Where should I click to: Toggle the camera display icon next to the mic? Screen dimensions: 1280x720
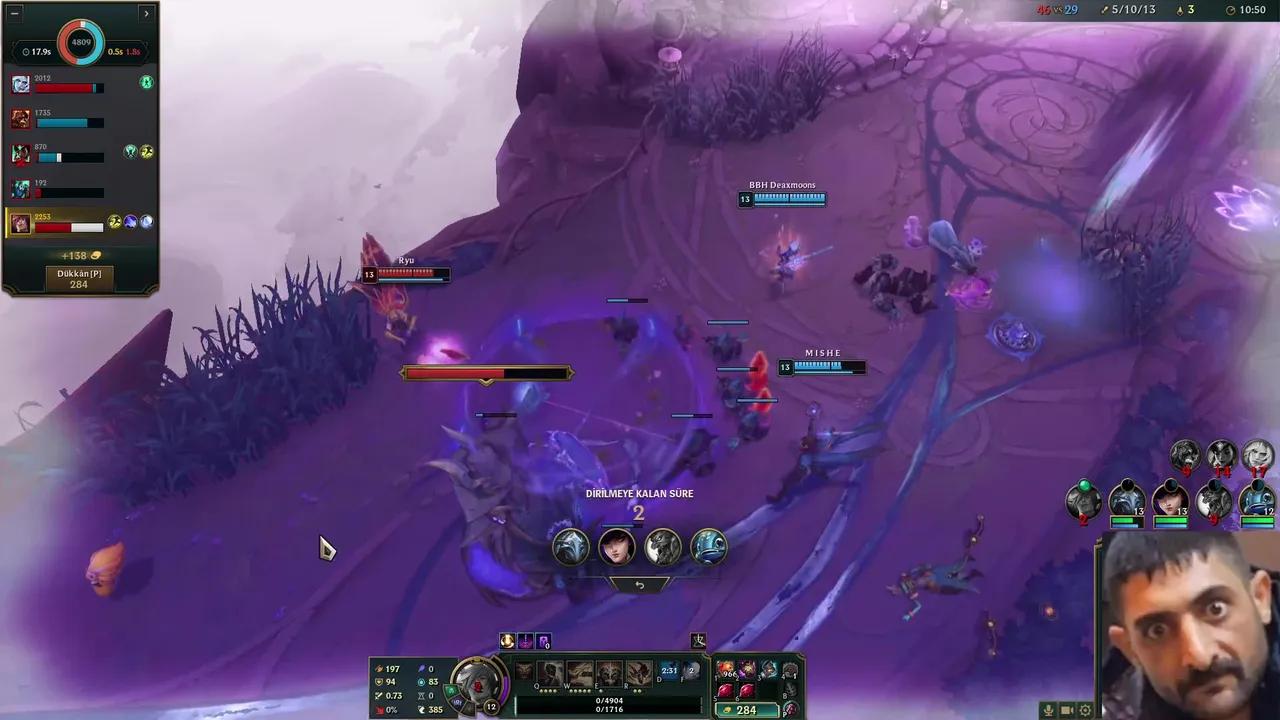coord(1066,710)
